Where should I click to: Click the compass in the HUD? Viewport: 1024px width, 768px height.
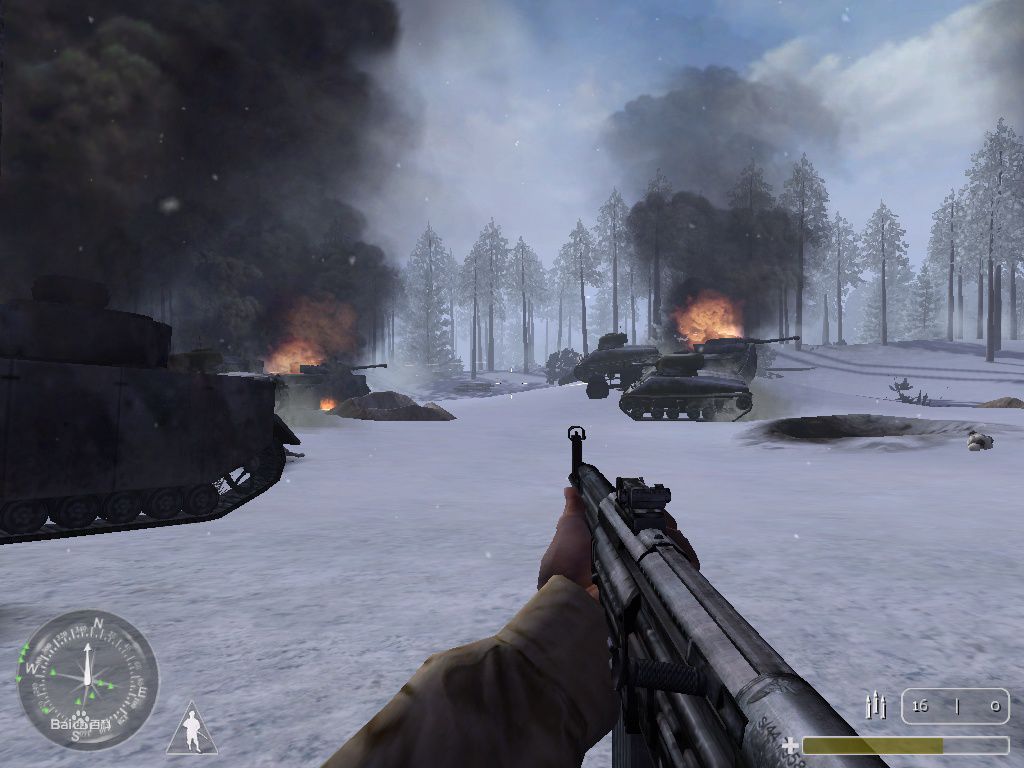click(88, 679)
